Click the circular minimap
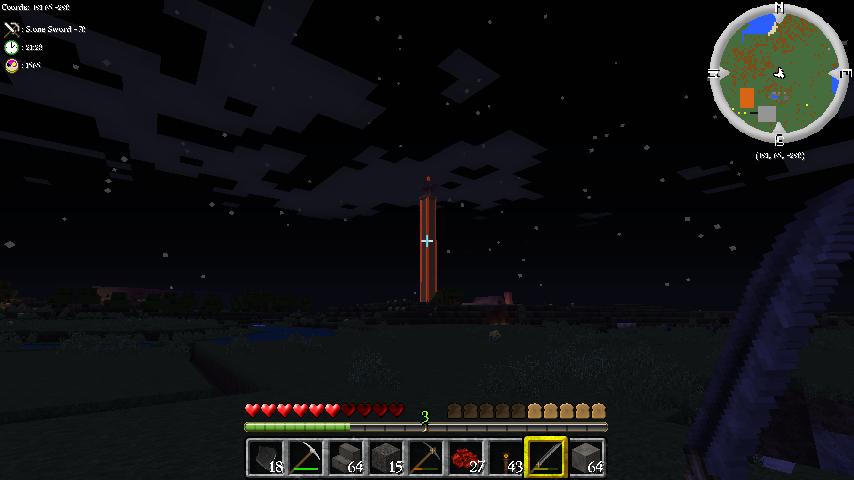The width and height of the screenshot is (854, 480). point(778,75)
